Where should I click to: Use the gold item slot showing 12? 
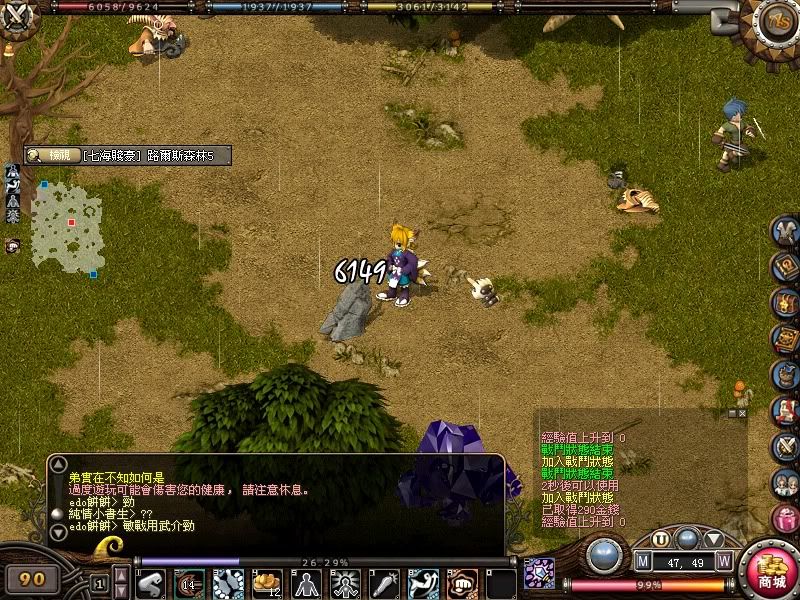[267, 583]
